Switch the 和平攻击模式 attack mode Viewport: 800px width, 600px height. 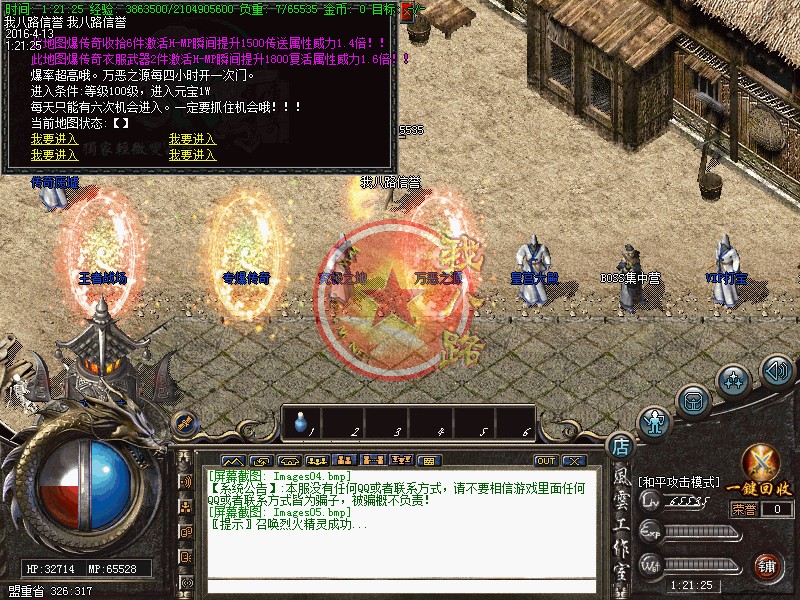678,482
